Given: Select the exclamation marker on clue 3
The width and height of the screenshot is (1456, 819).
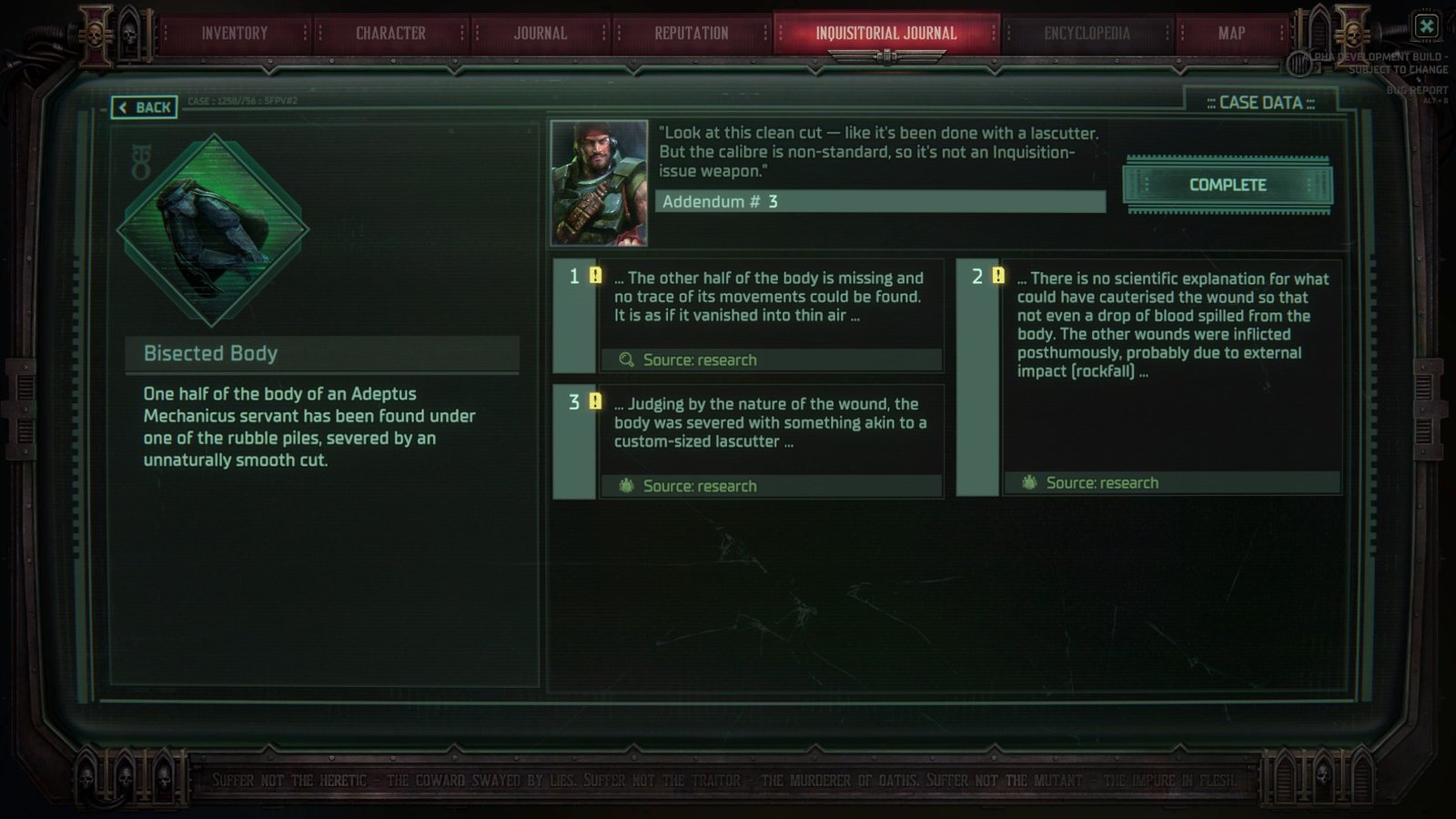Looking at the screenshot, I should point(595,399).
